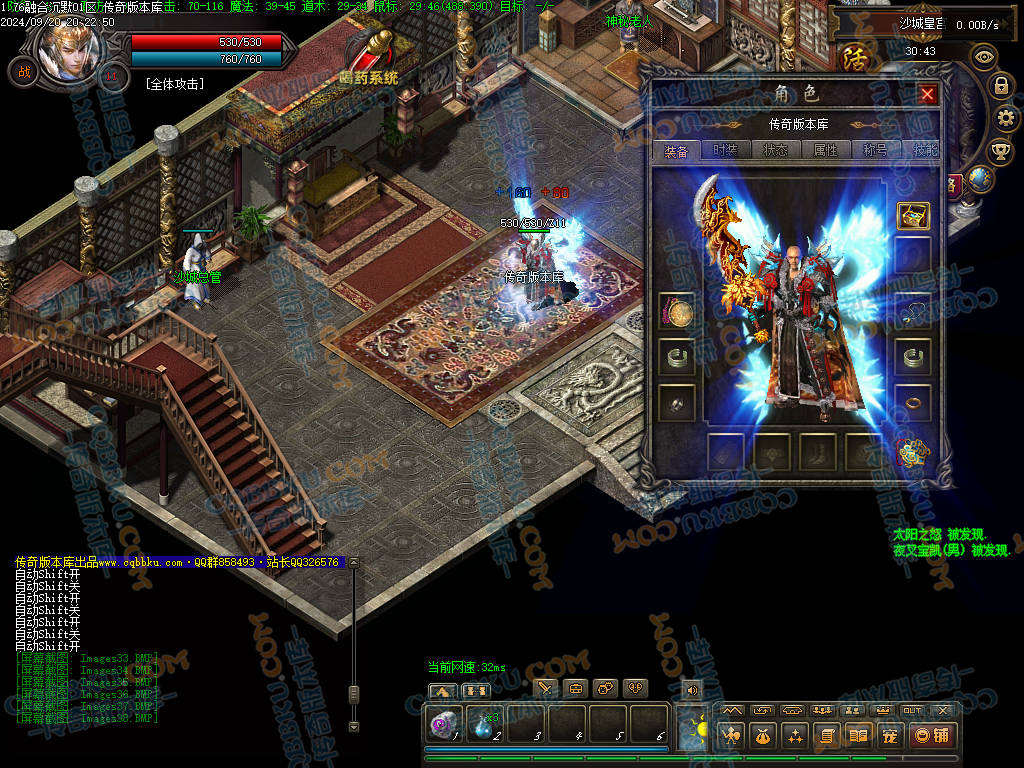Select the gold medal equipment slot
This screenshot has width=1024, height=768.
[x=677, y=312]
